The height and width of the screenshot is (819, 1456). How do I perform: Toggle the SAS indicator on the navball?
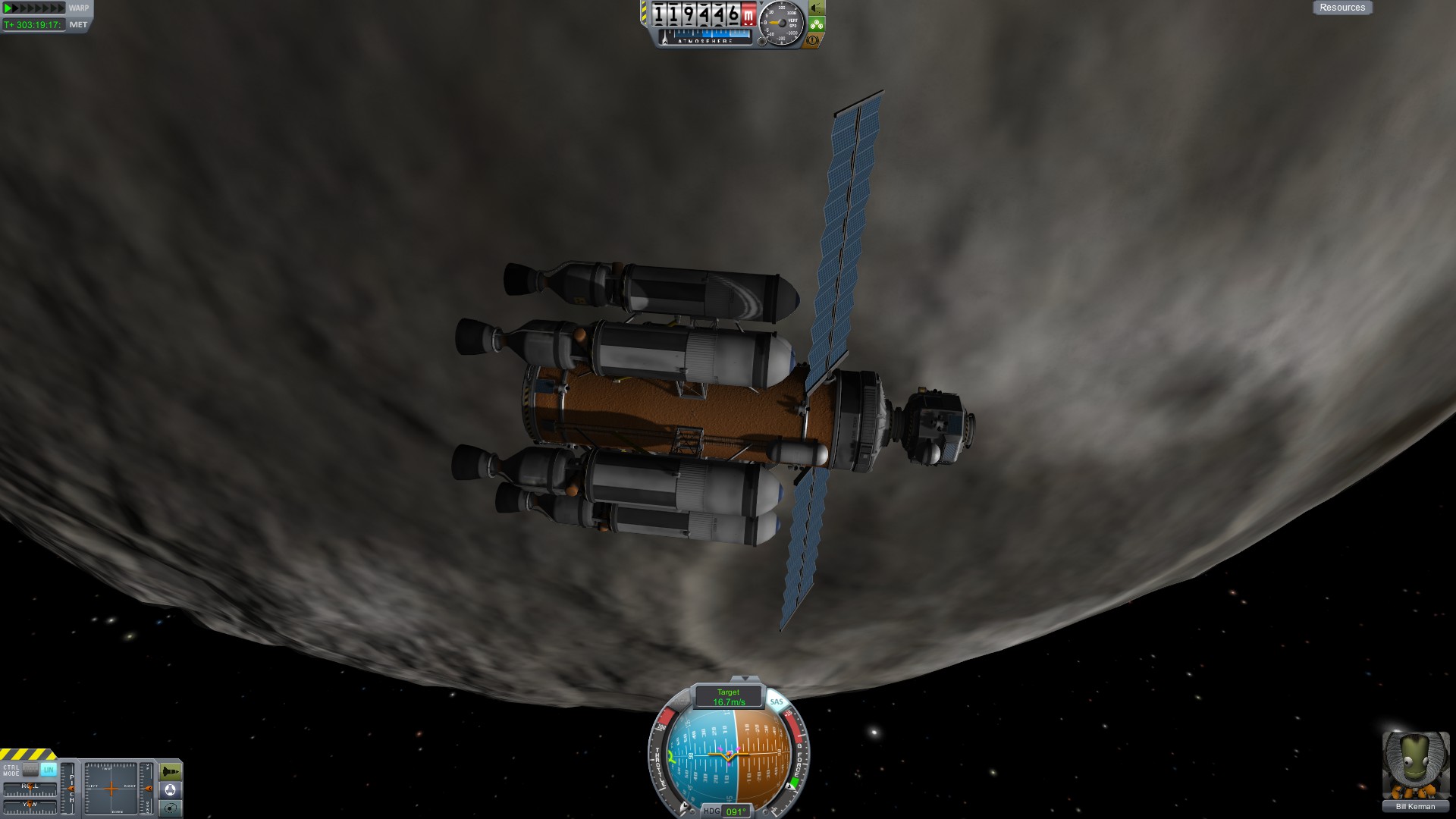click(777, 702)
